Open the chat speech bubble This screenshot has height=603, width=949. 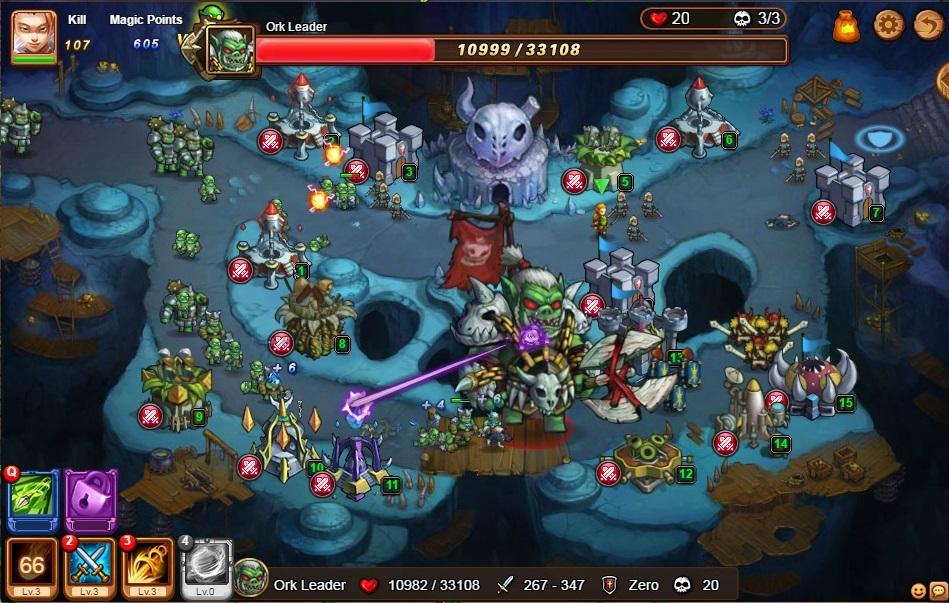pyautogui.click(x=937, y=591)
